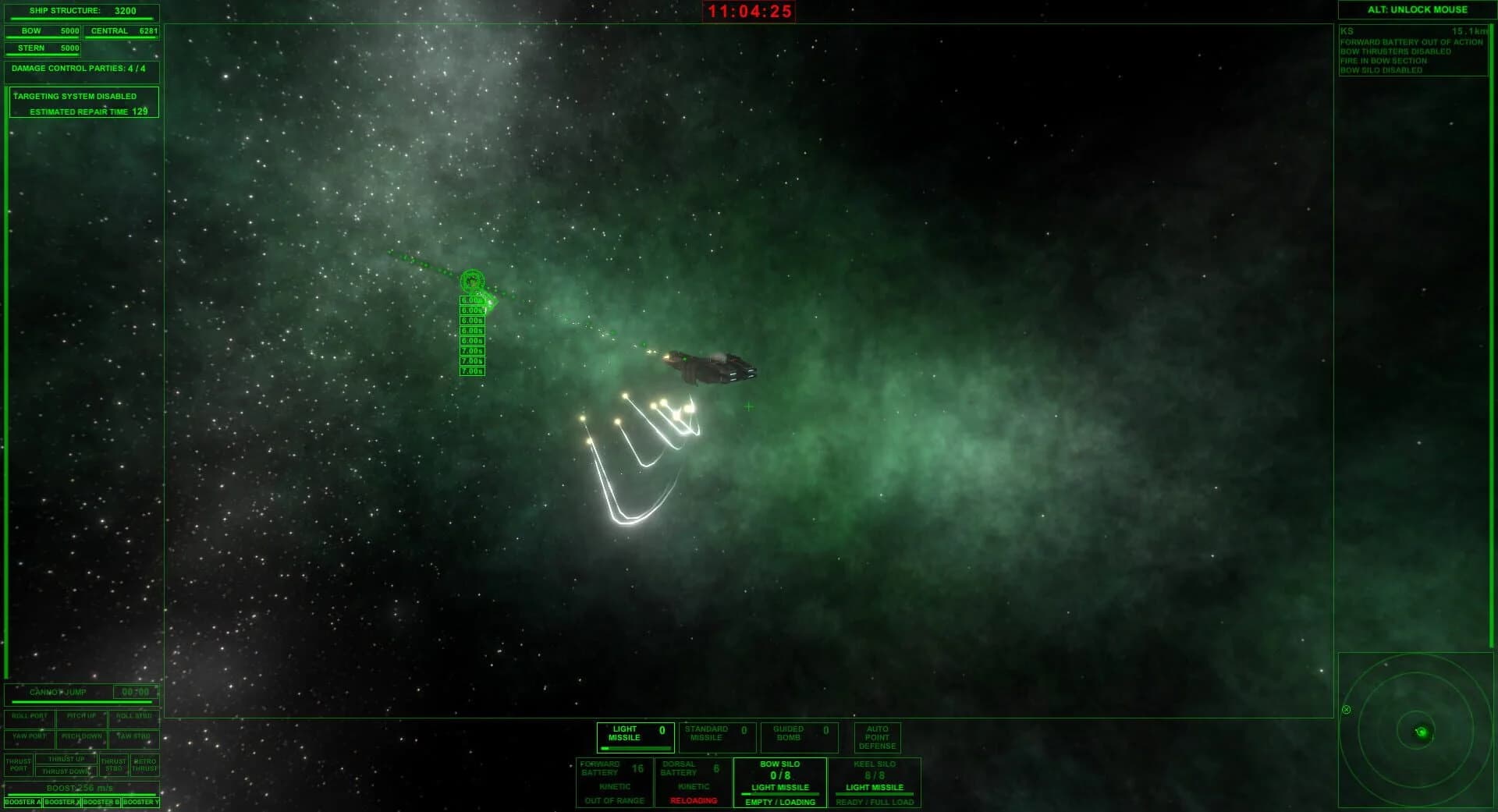Select the Keel Silo ready panel
The width and height of the screenshot is (1498, 812).
point(875,782)
